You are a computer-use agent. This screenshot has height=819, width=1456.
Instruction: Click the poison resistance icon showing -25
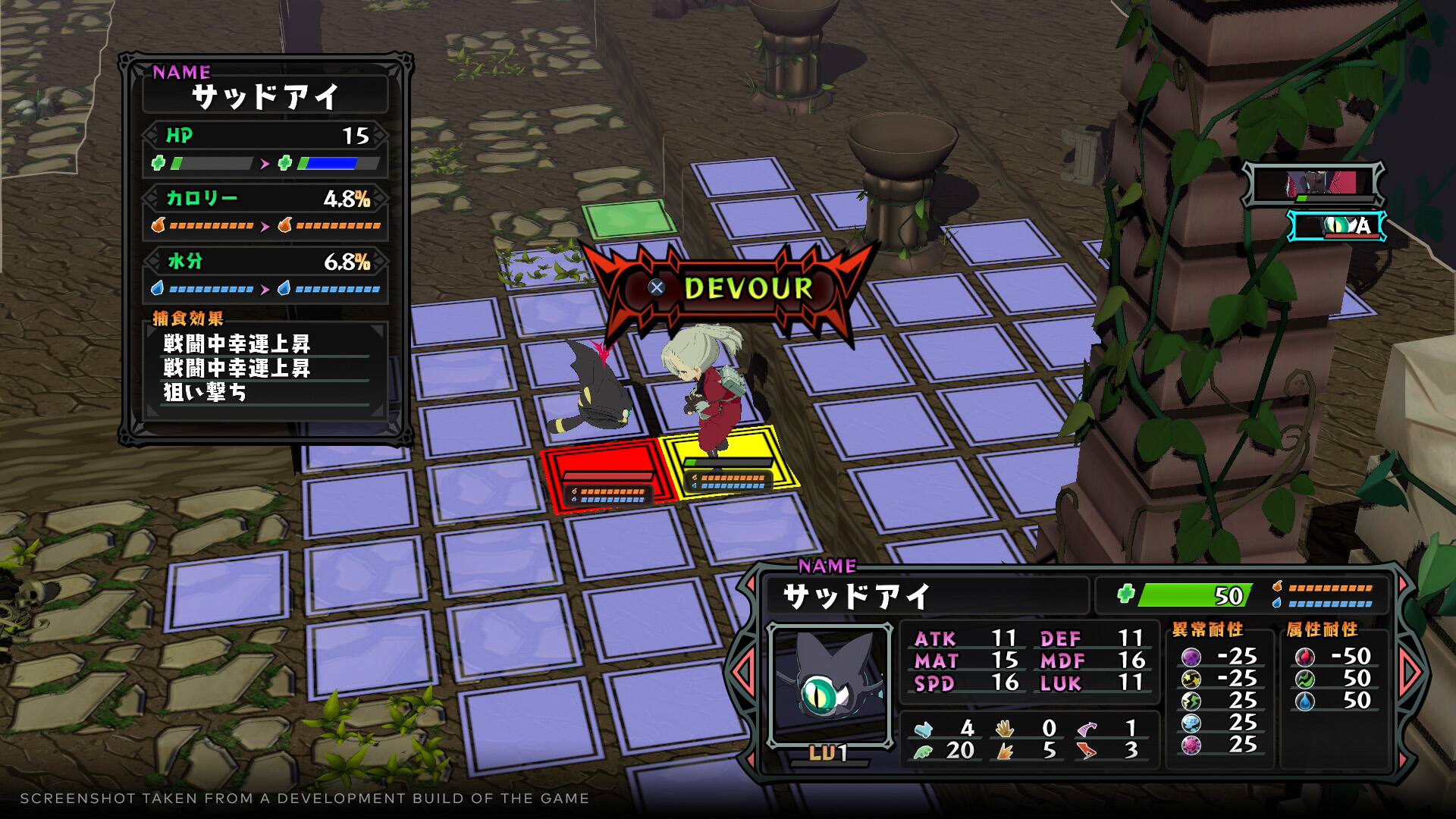point(1192,657)
